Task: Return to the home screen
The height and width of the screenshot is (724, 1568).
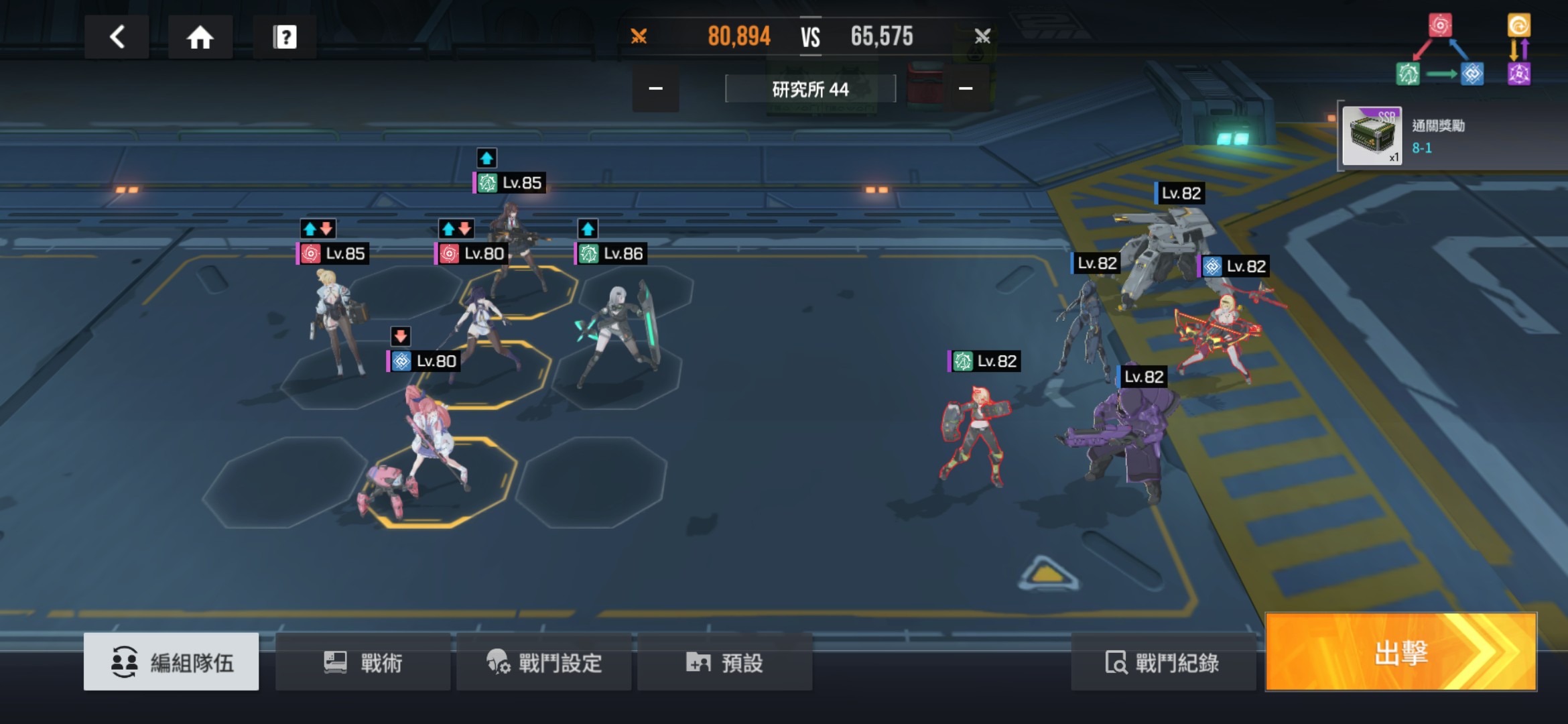Action: pyautogui.click(x=200, y=37)
